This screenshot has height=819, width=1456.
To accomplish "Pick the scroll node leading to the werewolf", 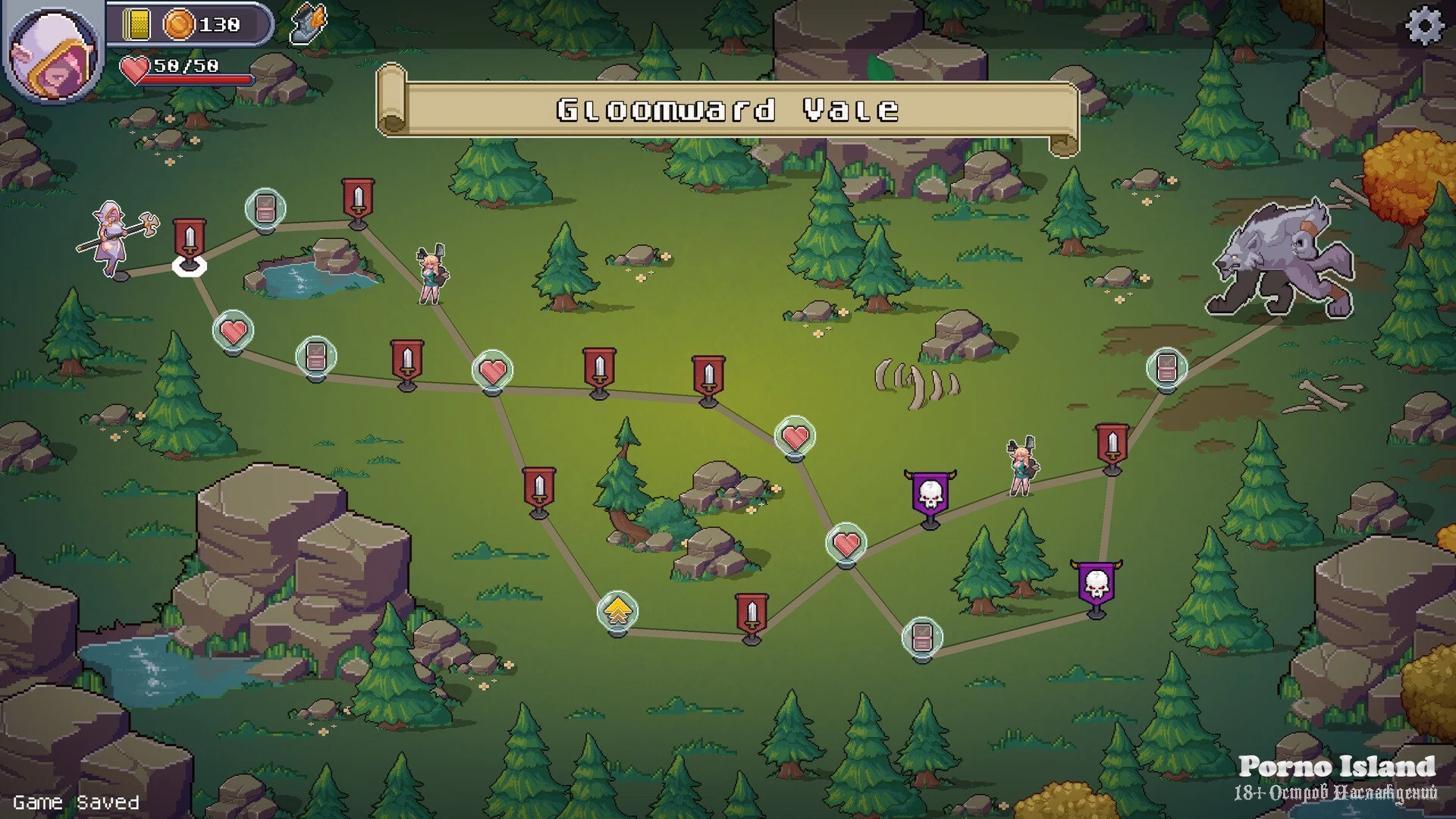I will pyautogui.click(x=1166, y=369).
